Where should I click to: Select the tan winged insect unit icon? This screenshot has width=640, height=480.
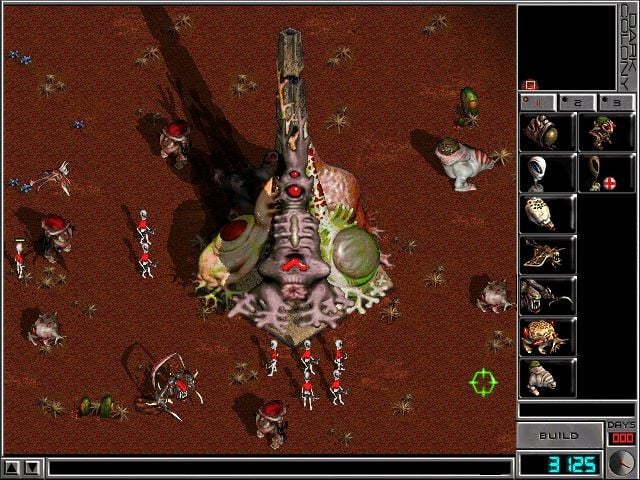pos(547,255)
